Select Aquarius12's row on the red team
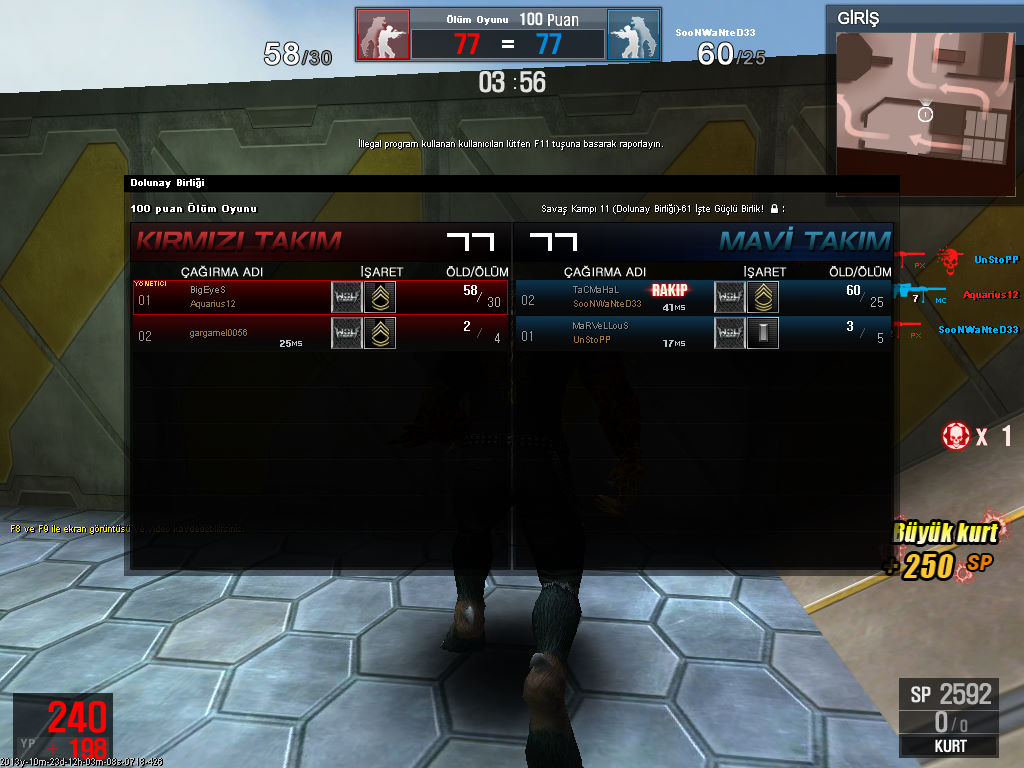1024x768 pixels. [320, 297]
